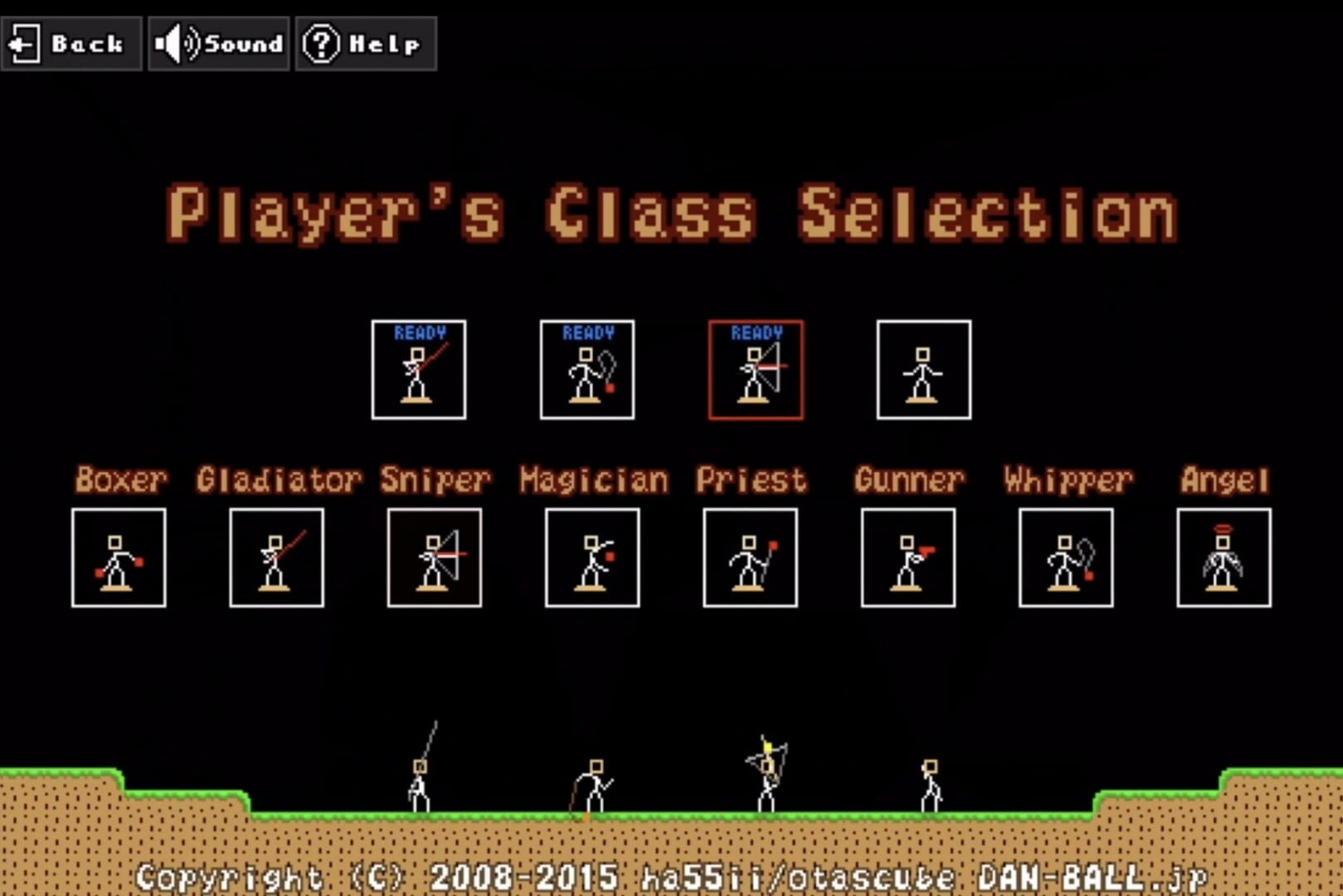Click the question mark icon on Help
Image resolution: width=1343 pixels, height=896 pixels.
click(322, 43)
